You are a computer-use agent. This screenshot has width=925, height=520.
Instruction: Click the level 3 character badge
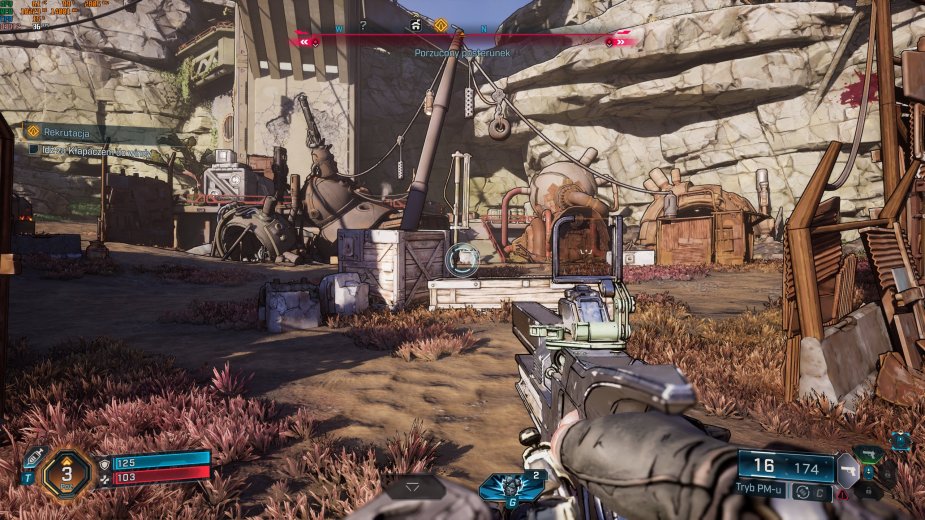67,473
